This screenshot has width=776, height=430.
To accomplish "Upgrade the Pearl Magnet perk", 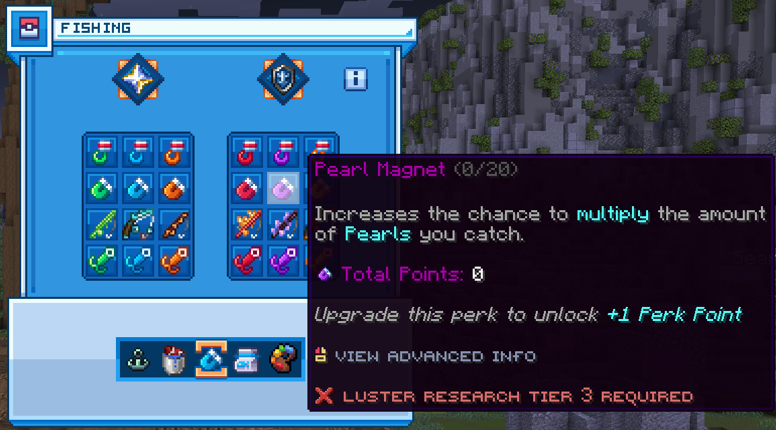I will tap(283, 188).
